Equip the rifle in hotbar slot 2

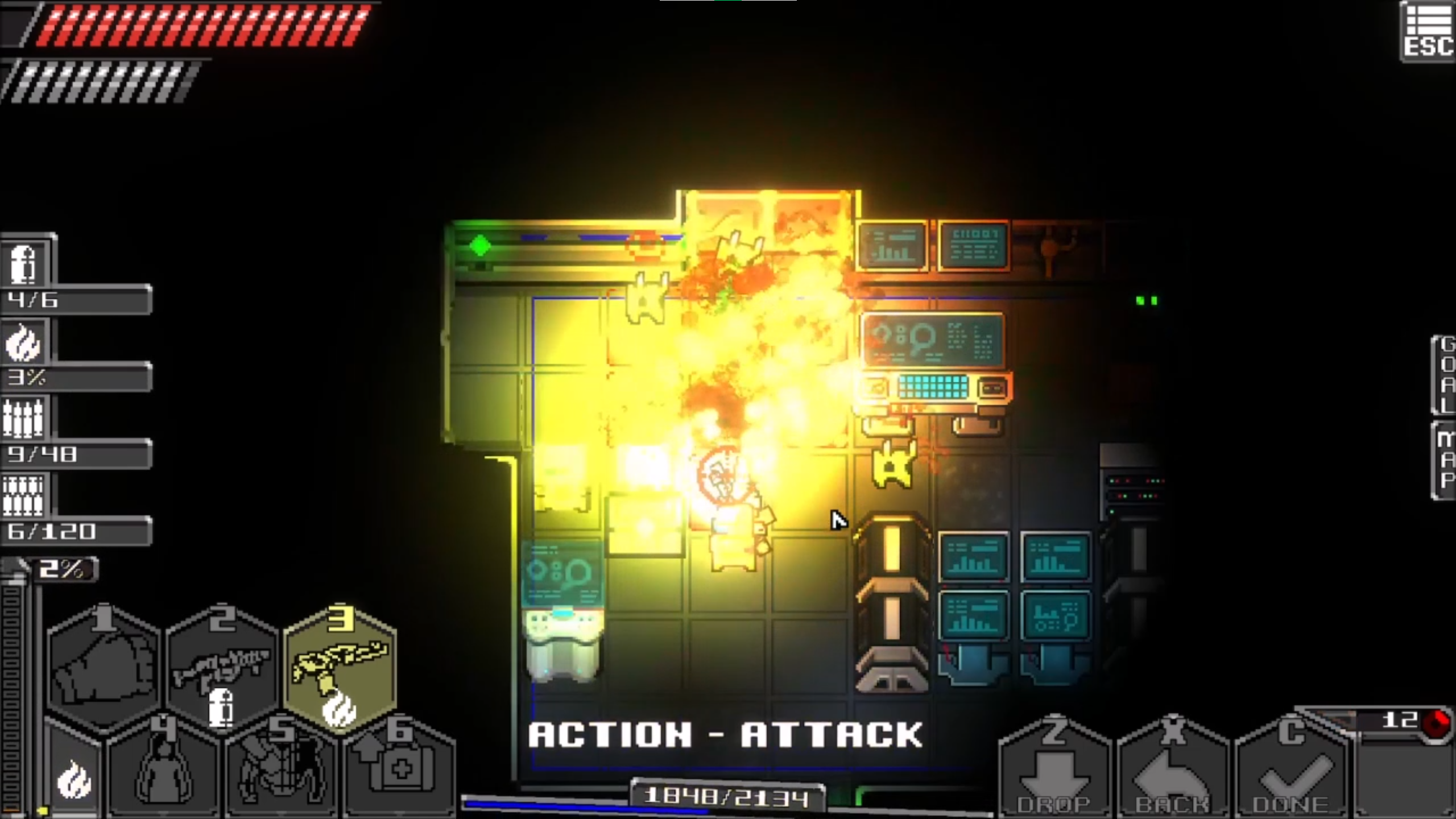[222, 668]
